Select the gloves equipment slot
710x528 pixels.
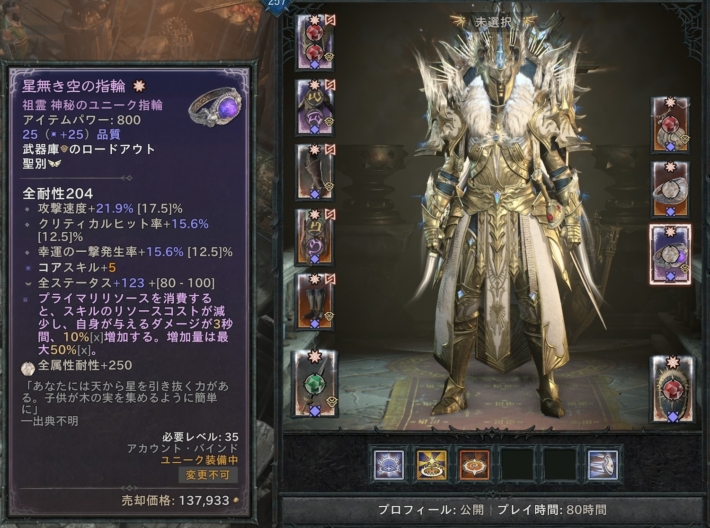[314, 172]
